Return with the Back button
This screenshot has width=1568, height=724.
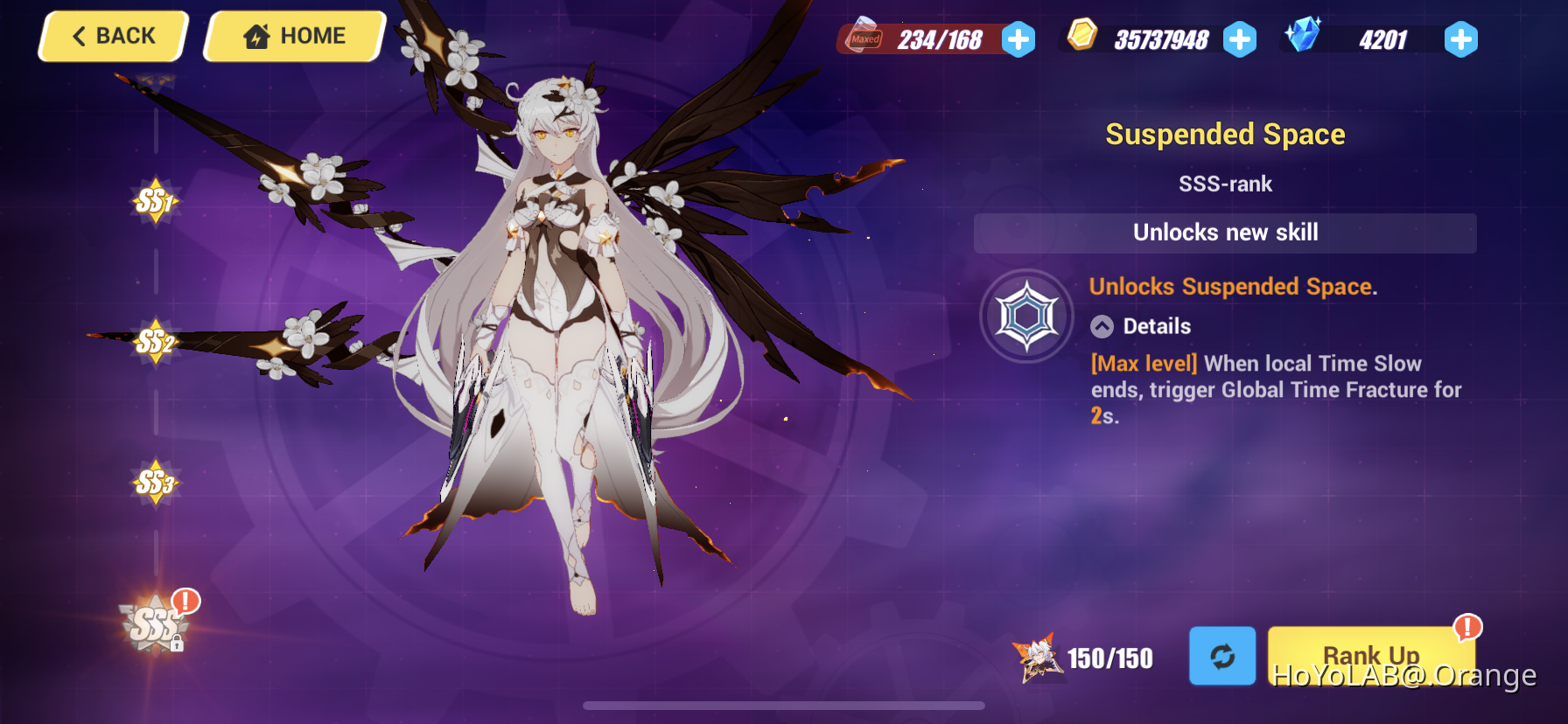tap(111, 36)
